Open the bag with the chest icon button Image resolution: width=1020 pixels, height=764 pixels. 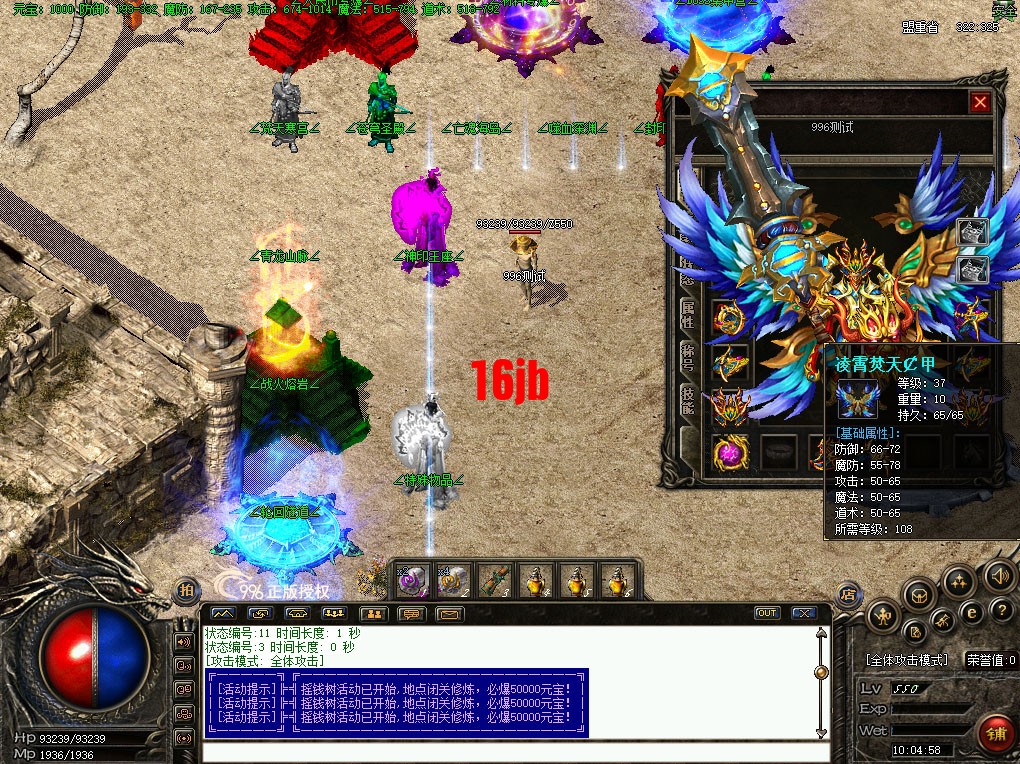click(917, 597)
